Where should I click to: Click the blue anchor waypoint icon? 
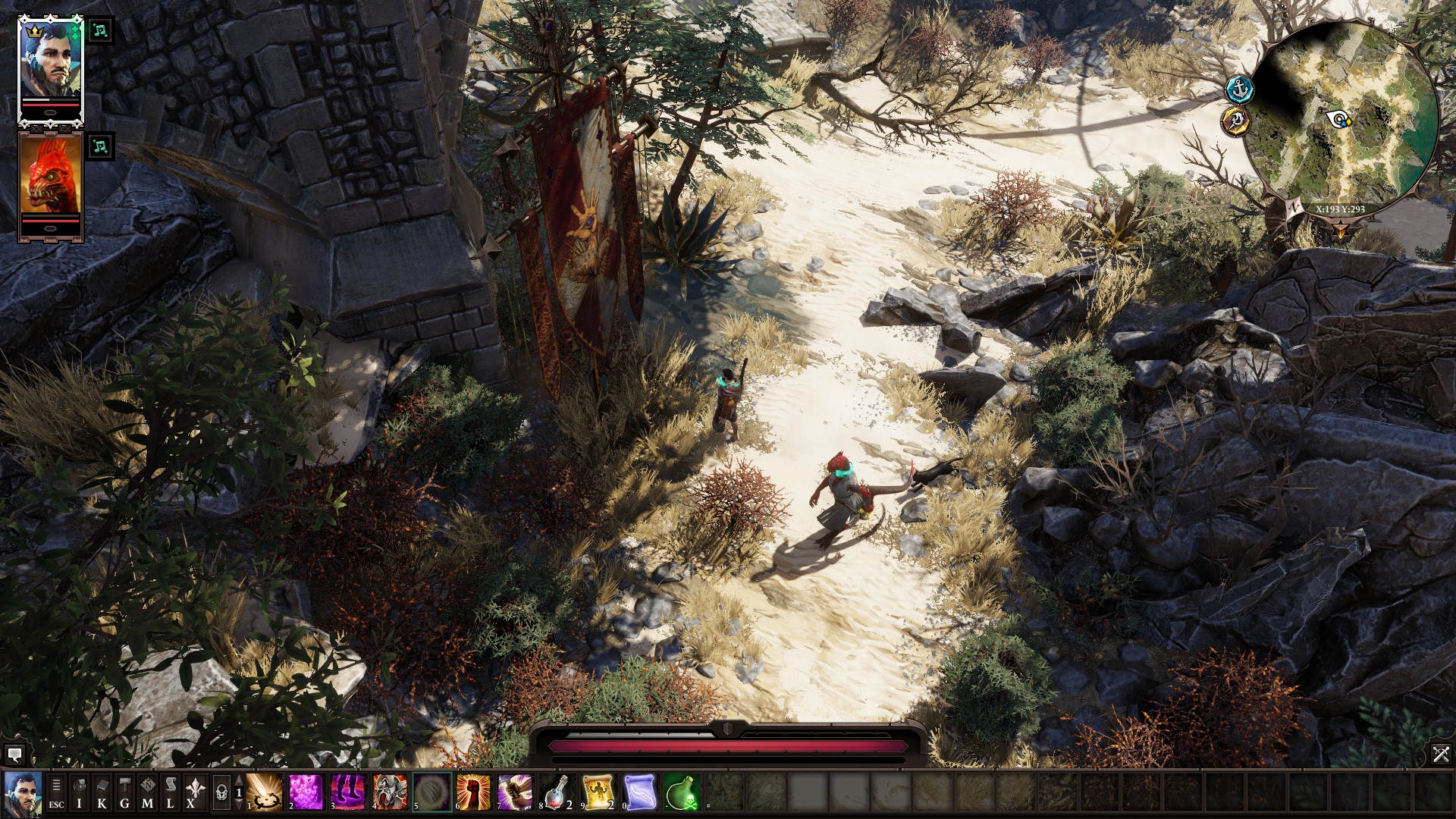(x=1238, y=89)
